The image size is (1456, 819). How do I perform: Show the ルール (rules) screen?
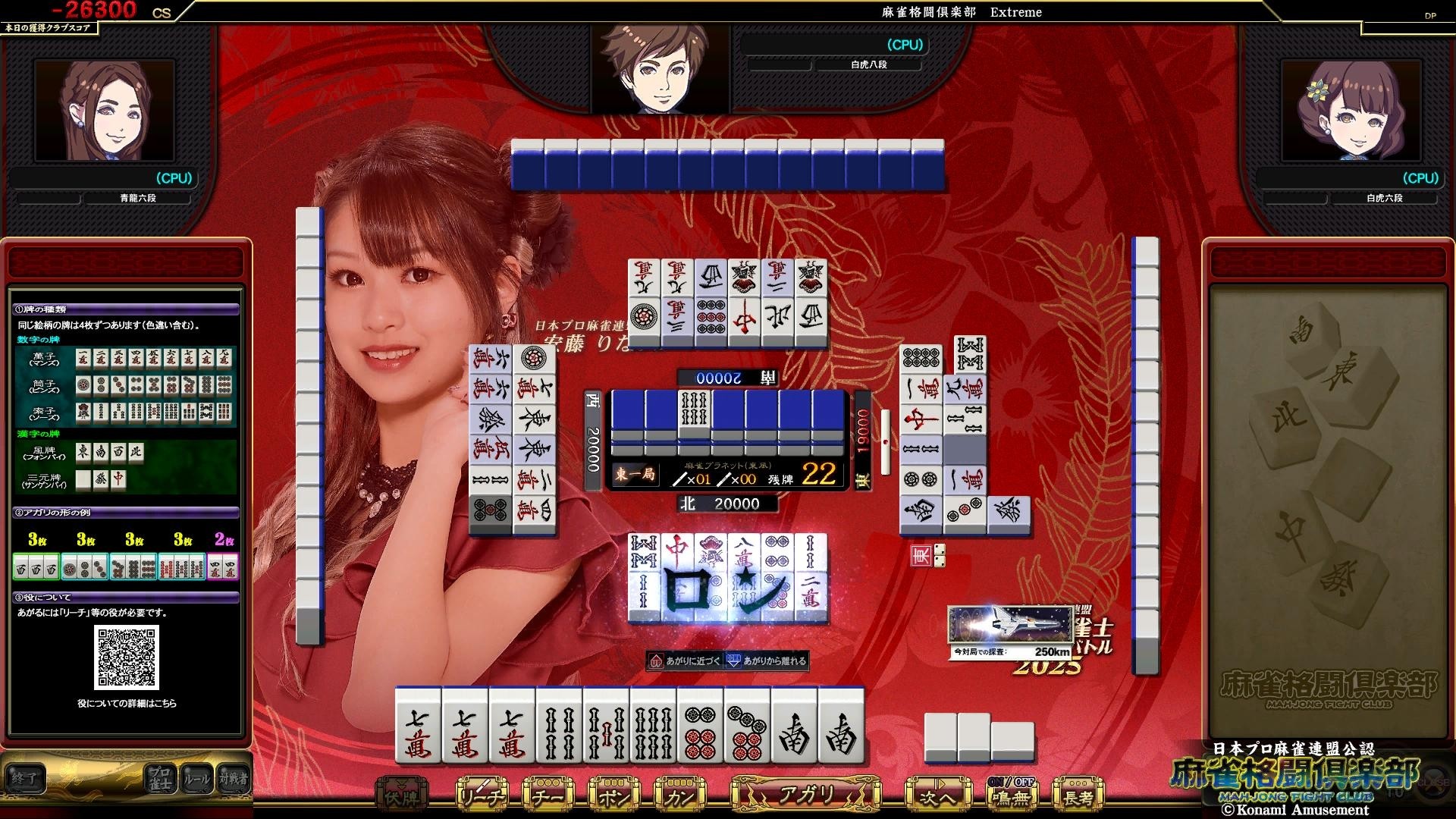click(x=196, y=779)
